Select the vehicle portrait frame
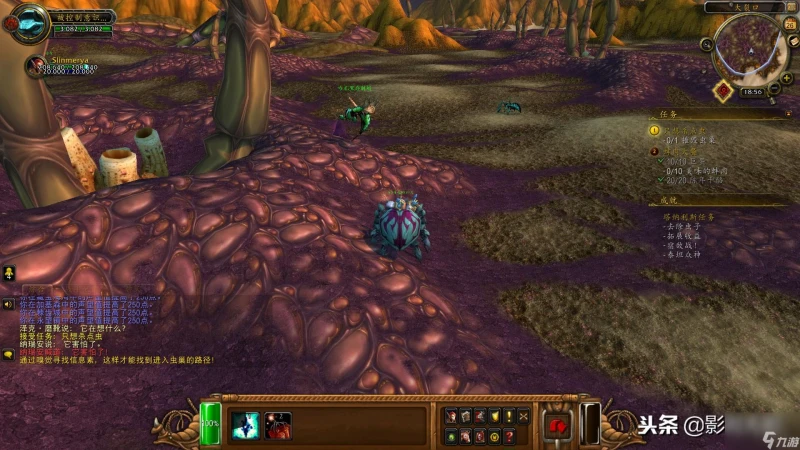Screen dimensions: 800x450 tap(27, 21)
